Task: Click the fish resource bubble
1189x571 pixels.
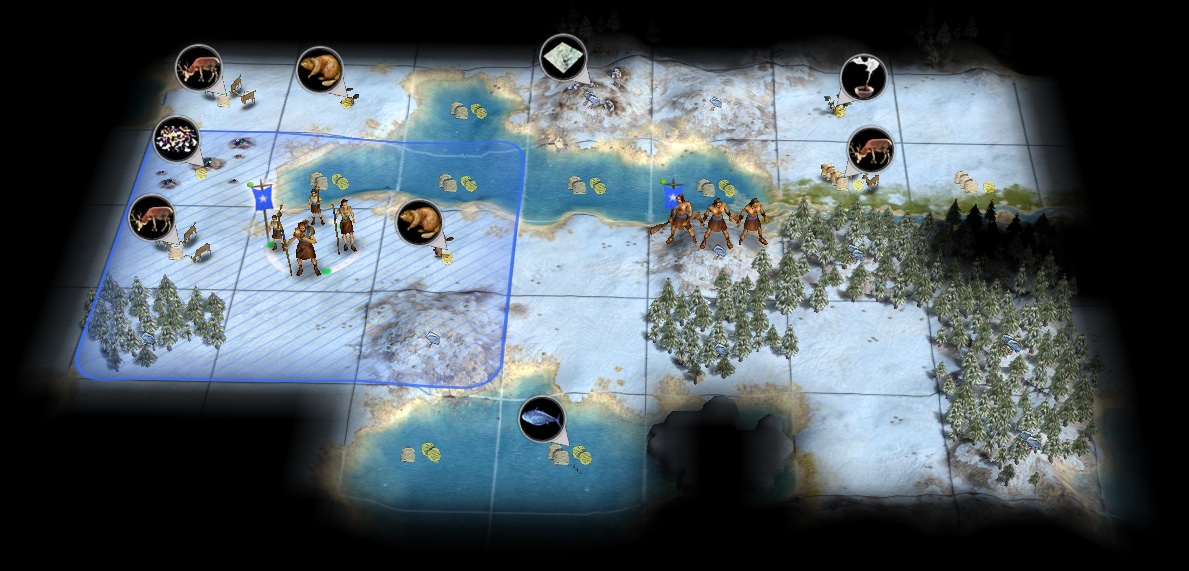Action: pos(542,418)
